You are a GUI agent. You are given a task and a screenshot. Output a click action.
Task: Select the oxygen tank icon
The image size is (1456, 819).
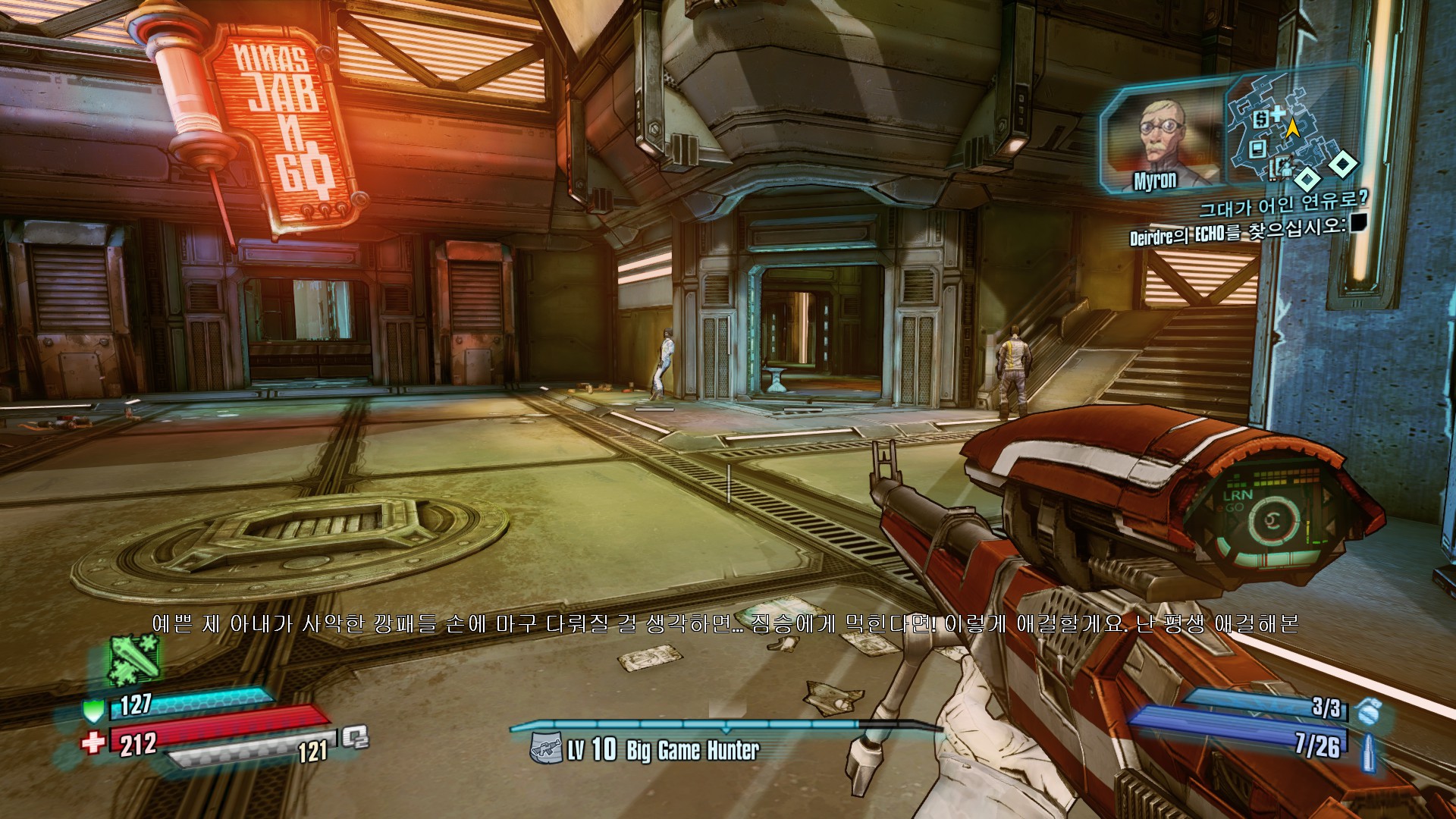tap(354, 737)
